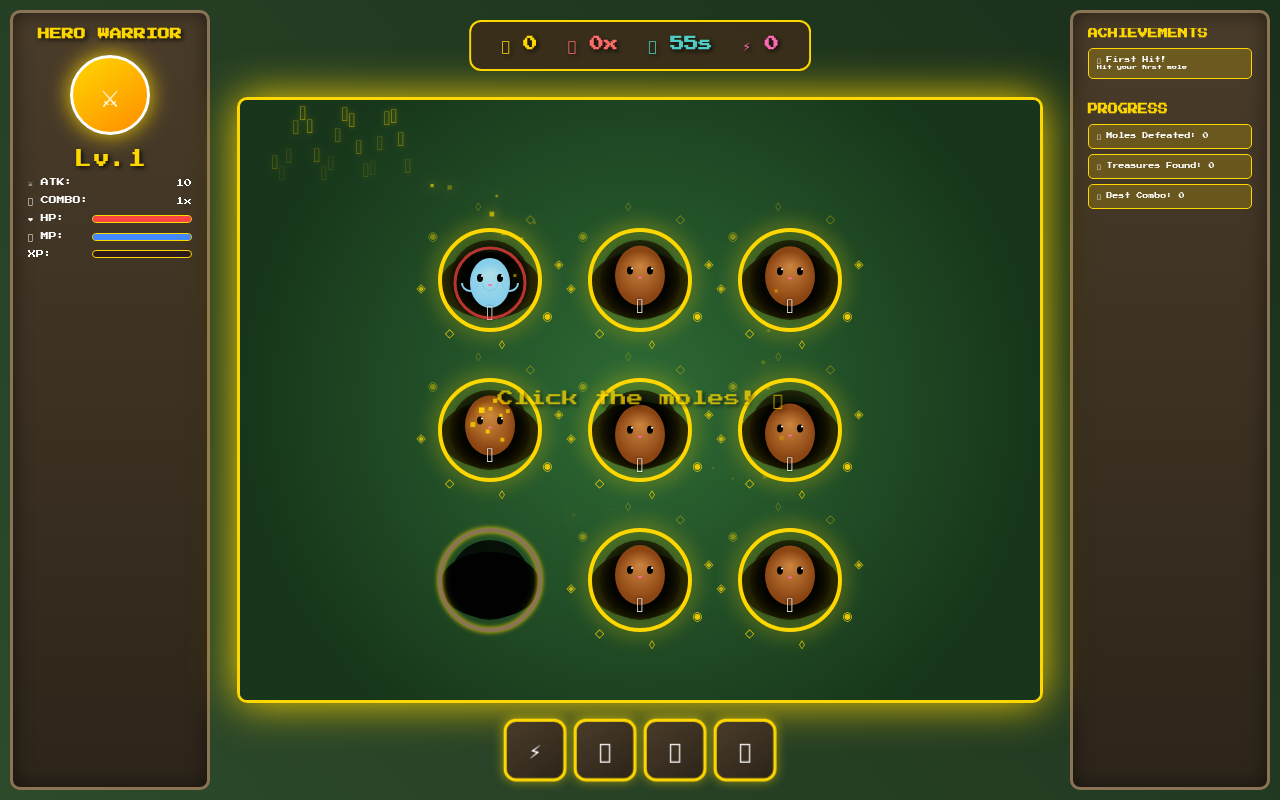Click the Hero Warrior sword avatar
This screenshot has width=1280, height=800.
110,95
